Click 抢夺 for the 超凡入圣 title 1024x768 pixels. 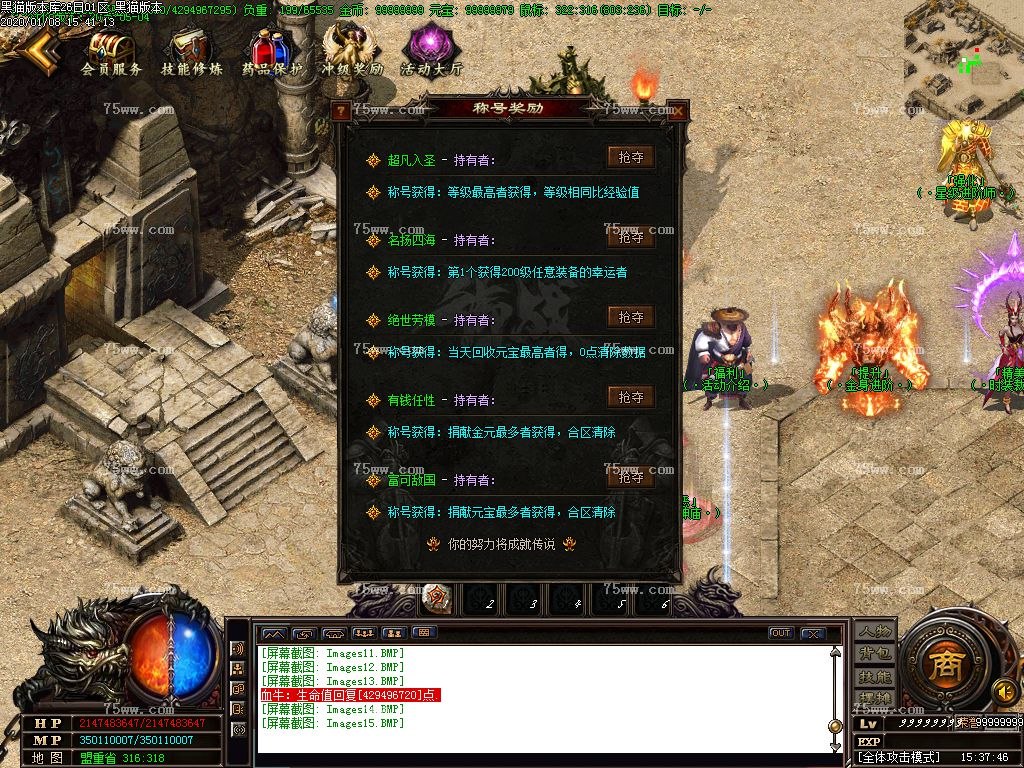pos(630,157)
